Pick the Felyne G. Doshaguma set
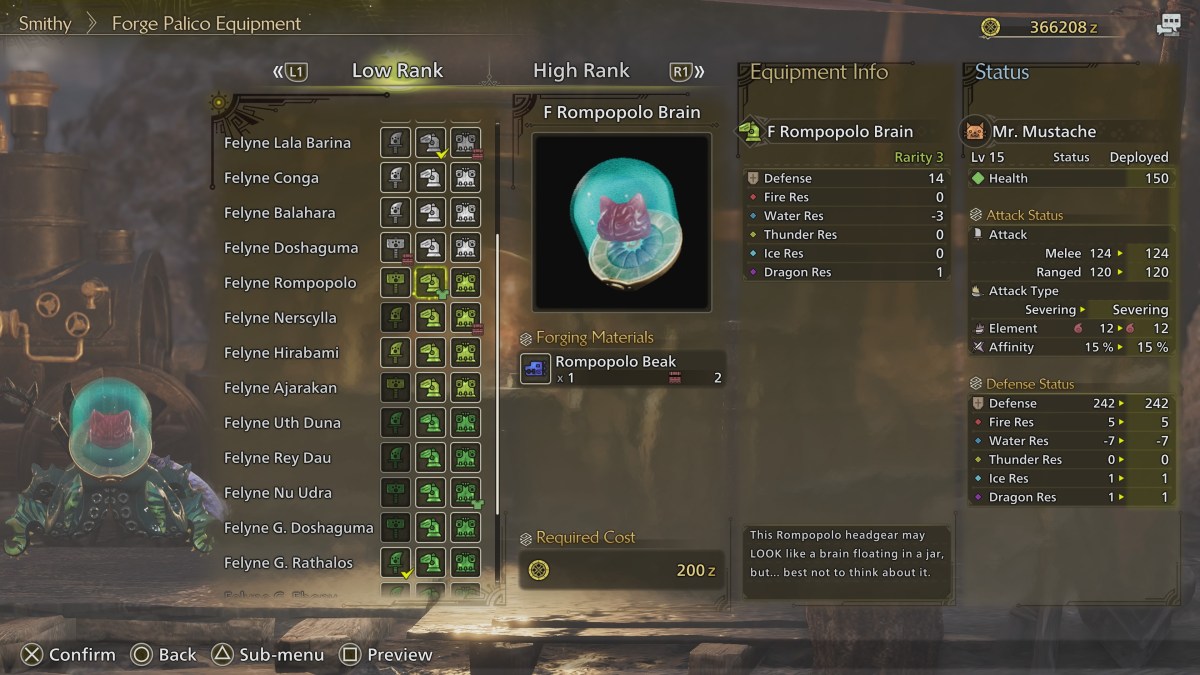 298,528
